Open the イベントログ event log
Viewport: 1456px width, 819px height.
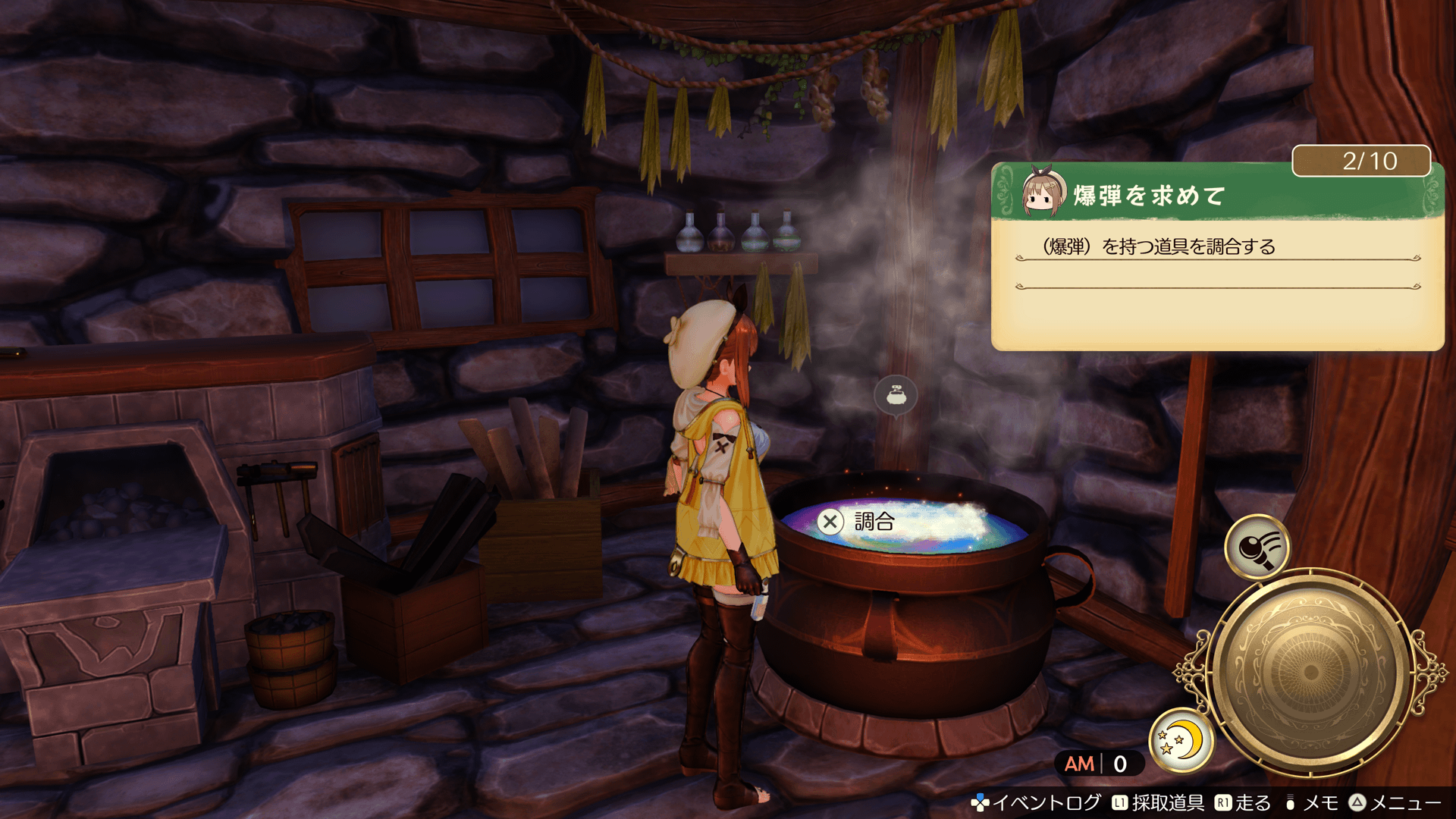tap(1037, 802)
